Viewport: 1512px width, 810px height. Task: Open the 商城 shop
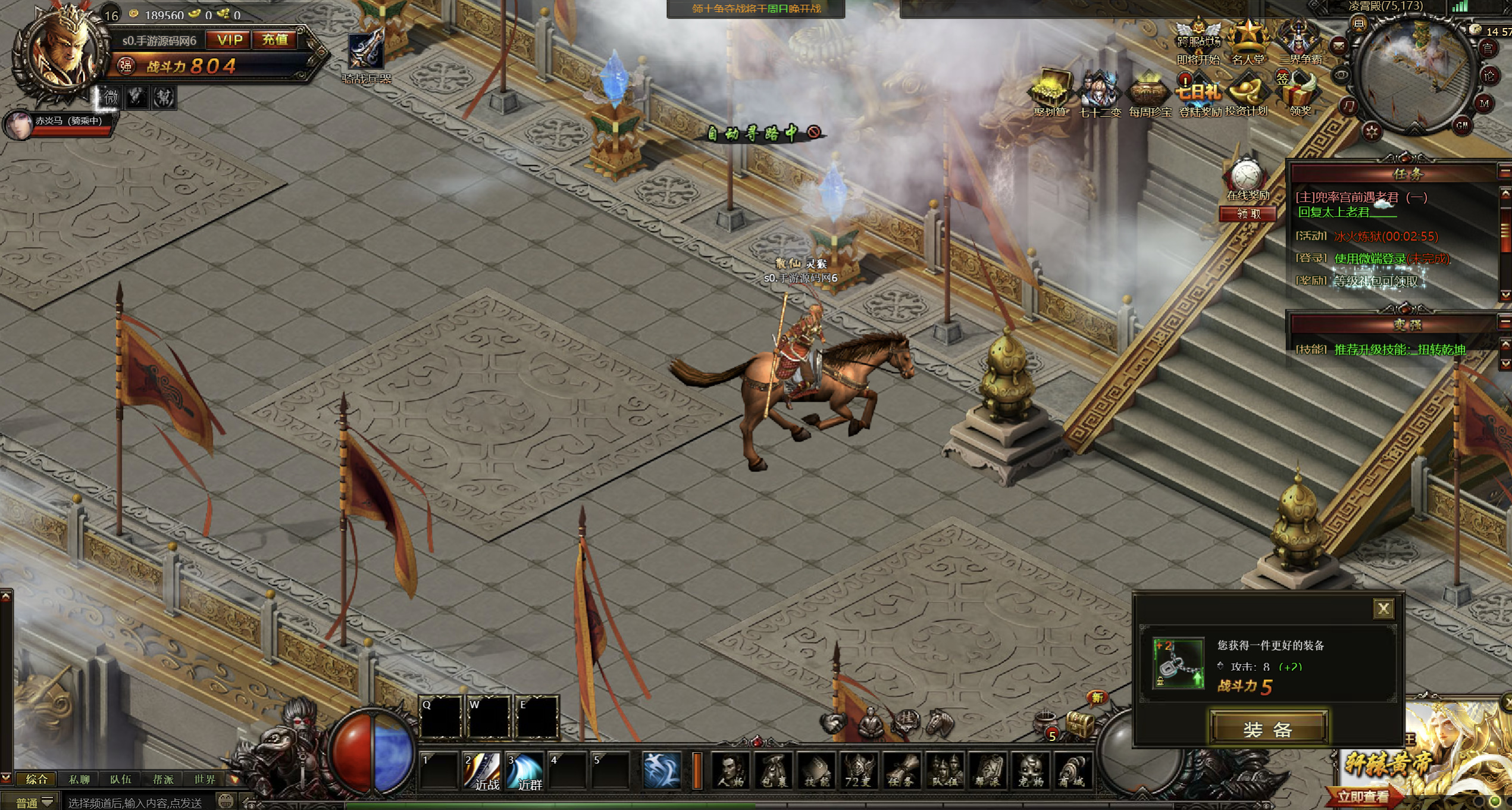(x=1073, y=771)
